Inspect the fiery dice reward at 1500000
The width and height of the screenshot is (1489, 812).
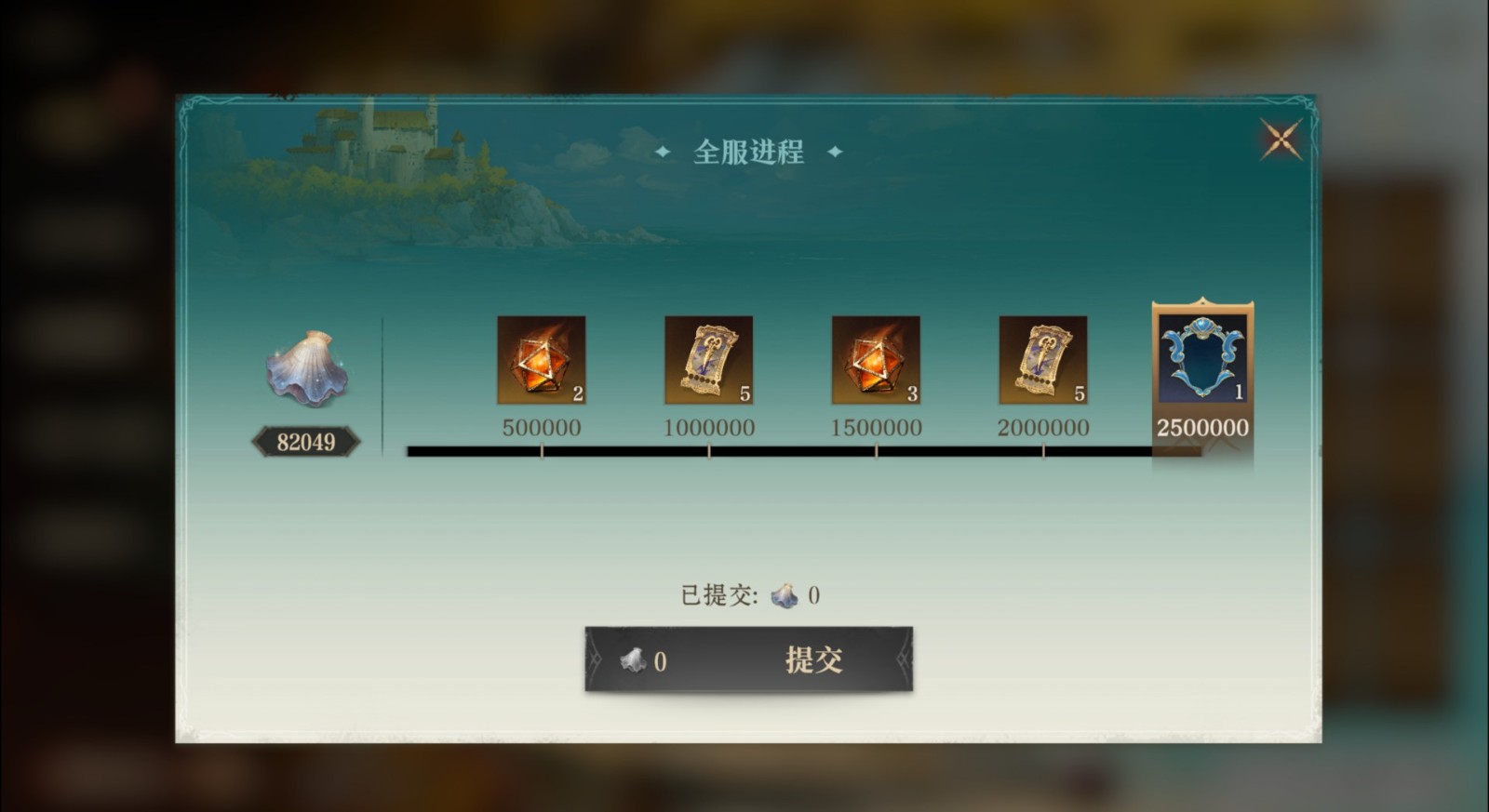pyautogui.click(x=875, y=362)
